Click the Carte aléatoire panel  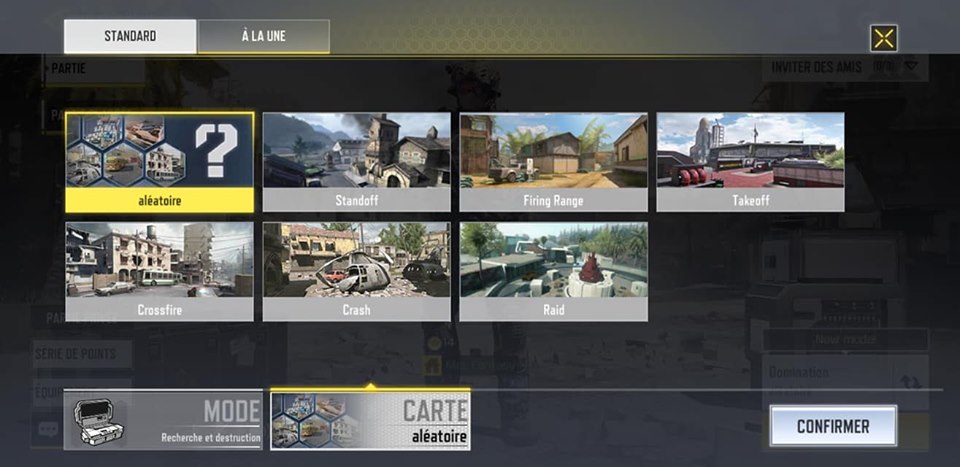(370, 420)
